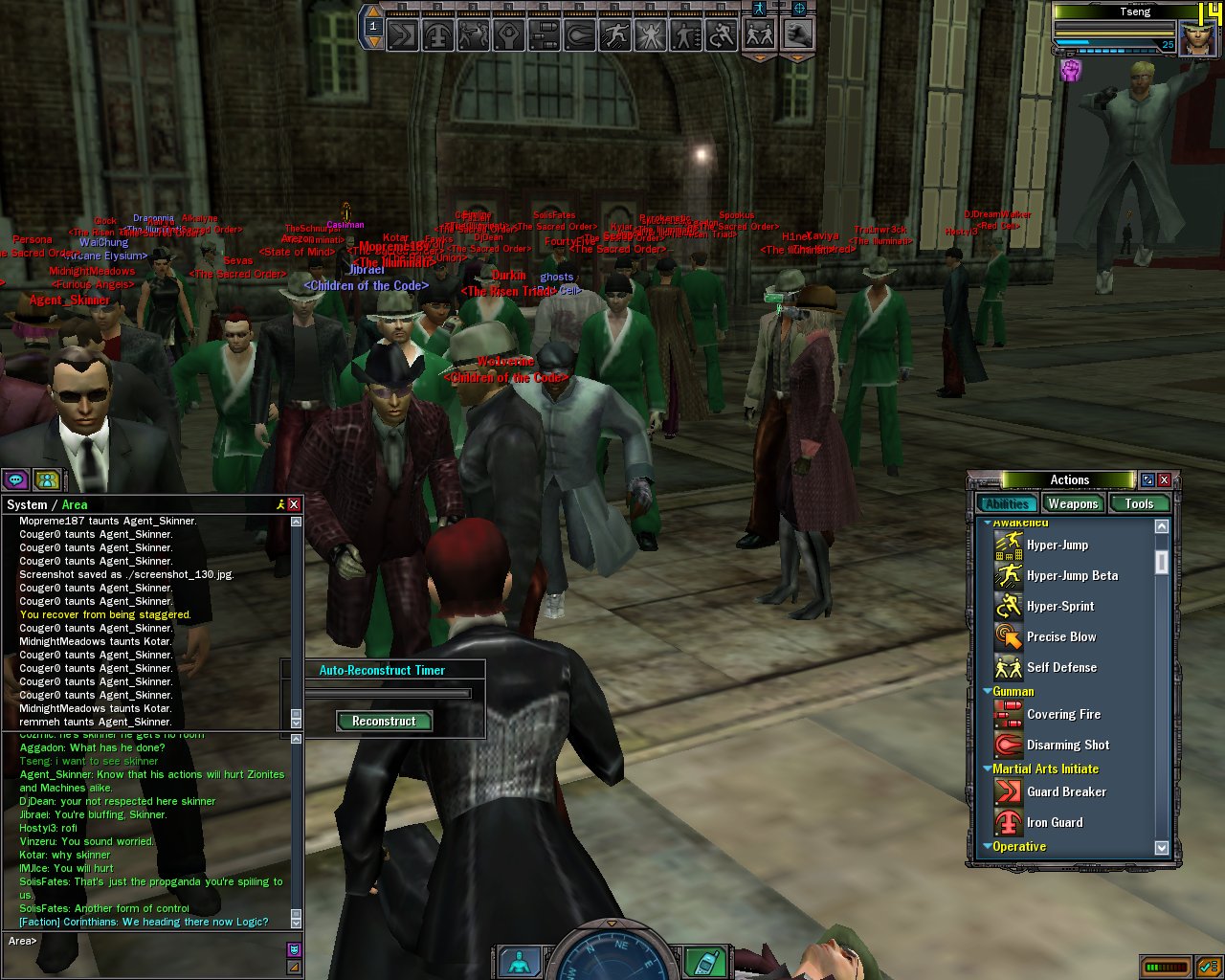Pick Disarming Shot in the Gunman group
This screenshot has width=1225, height=980.
click(1067, 746)
